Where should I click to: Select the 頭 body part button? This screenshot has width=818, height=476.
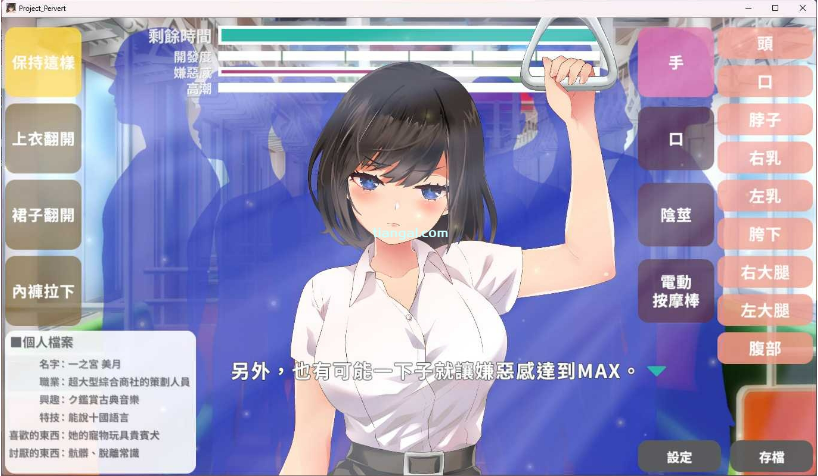tap(765, 43)
